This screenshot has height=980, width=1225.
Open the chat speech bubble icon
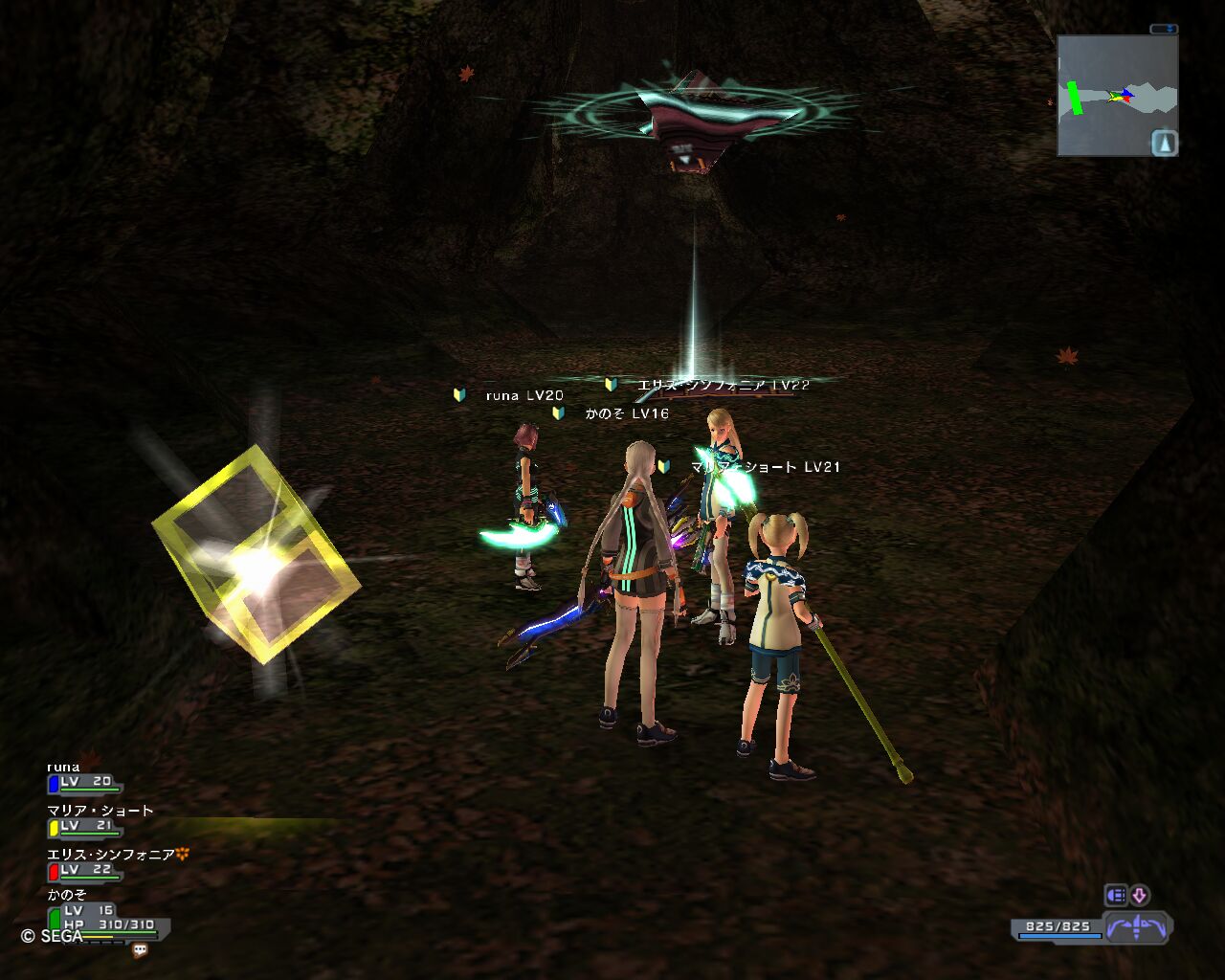point(140,950)
